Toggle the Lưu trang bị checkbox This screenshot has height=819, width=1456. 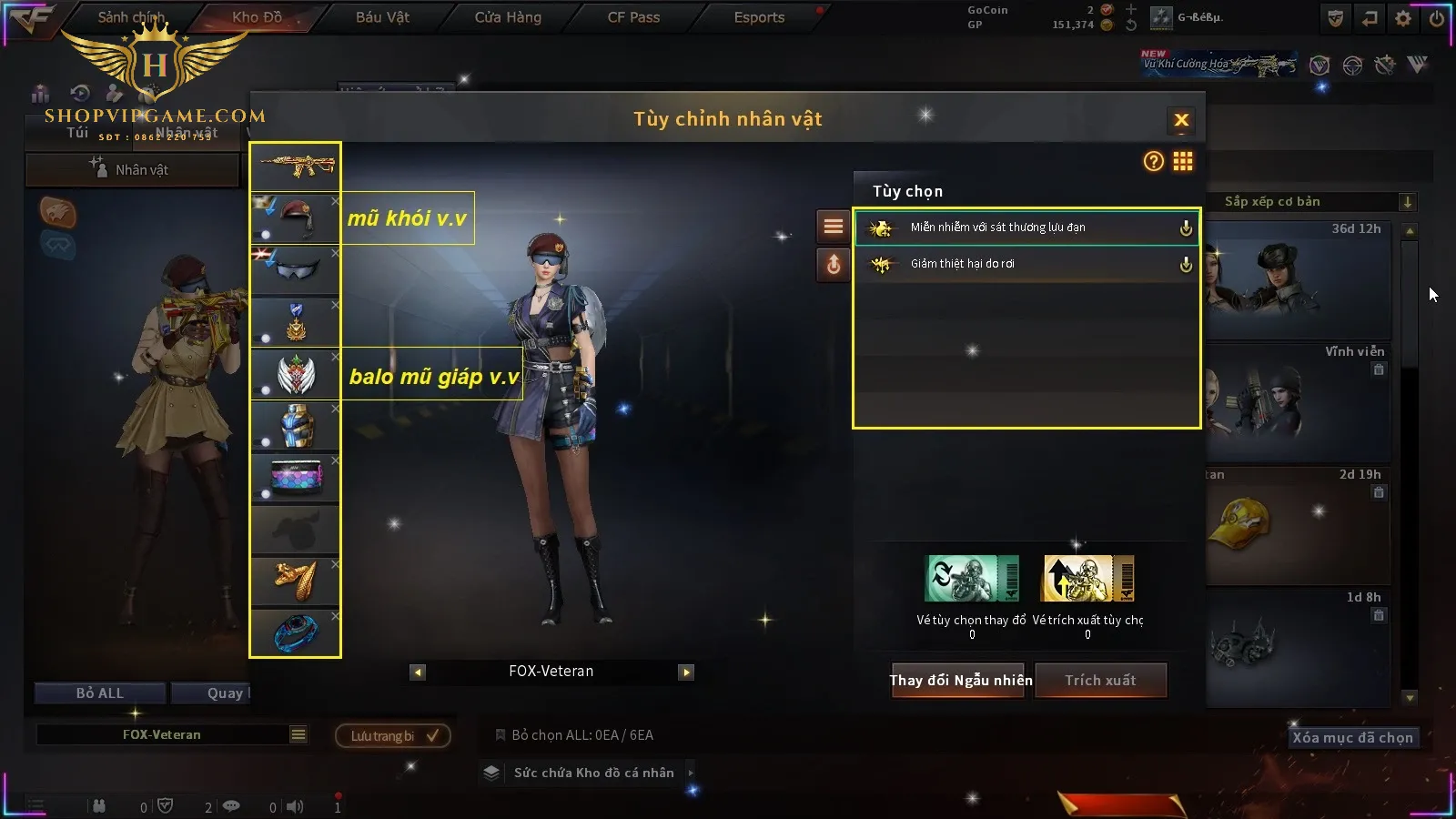tap(432, 735)
